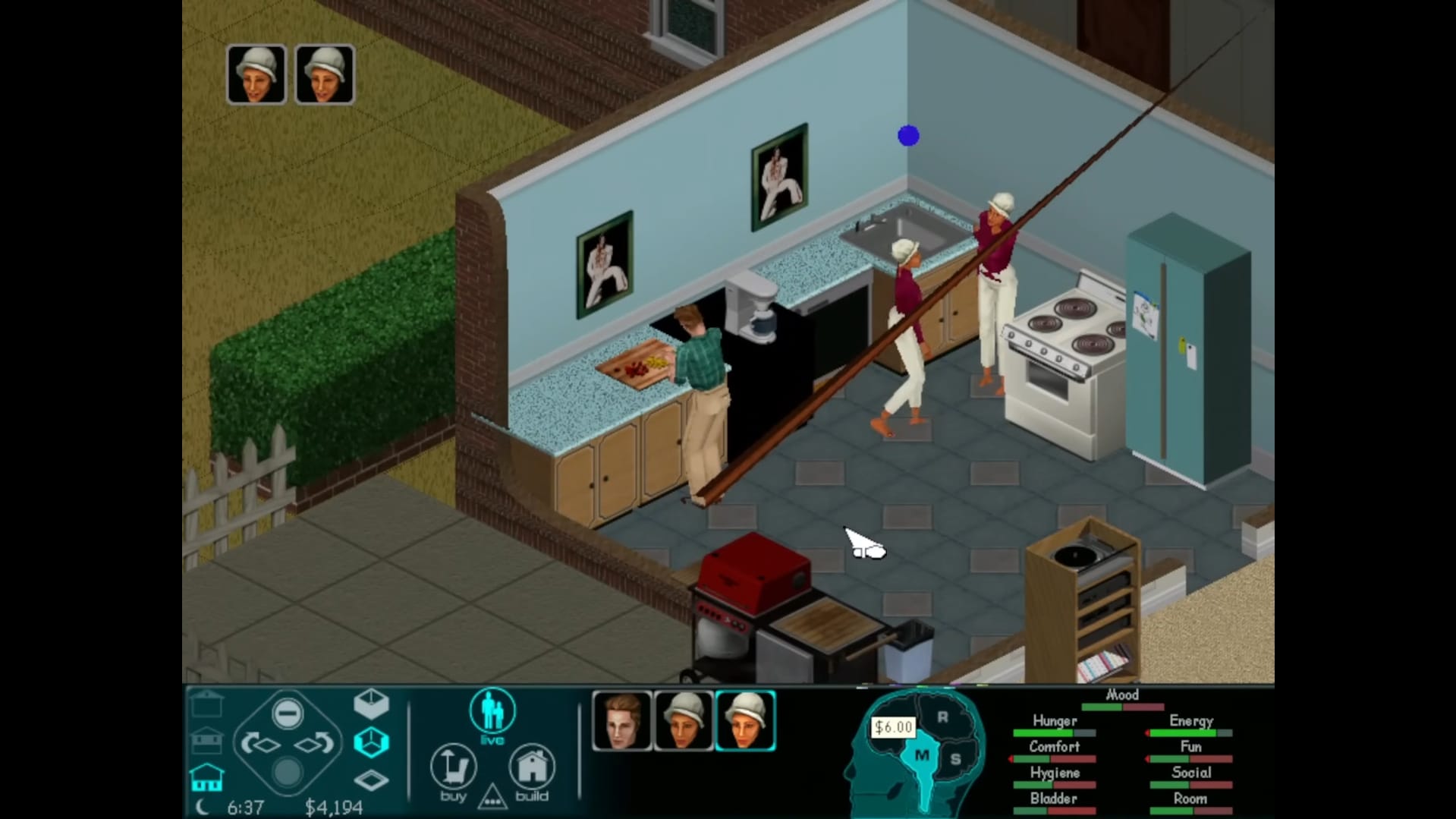Open Buy mode
1456x819 pixels.
[453, 769]
